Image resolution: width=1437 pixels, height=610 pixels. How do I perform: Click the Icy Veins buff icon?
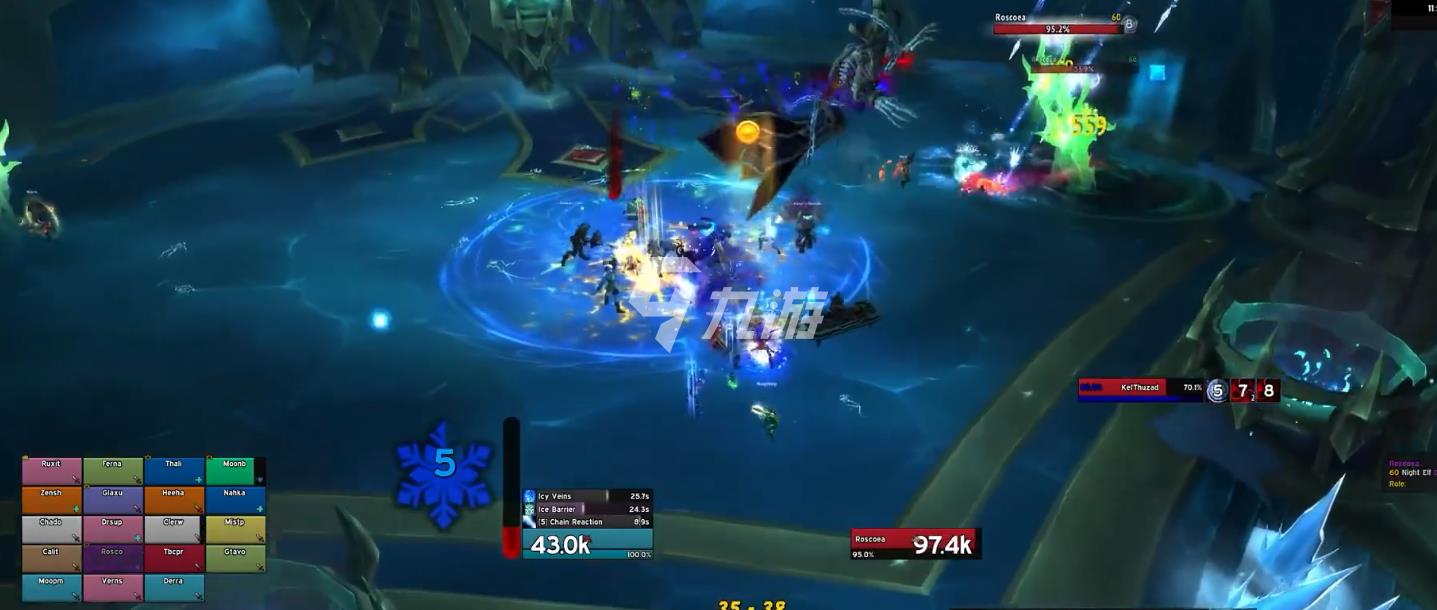click(530, 496)
